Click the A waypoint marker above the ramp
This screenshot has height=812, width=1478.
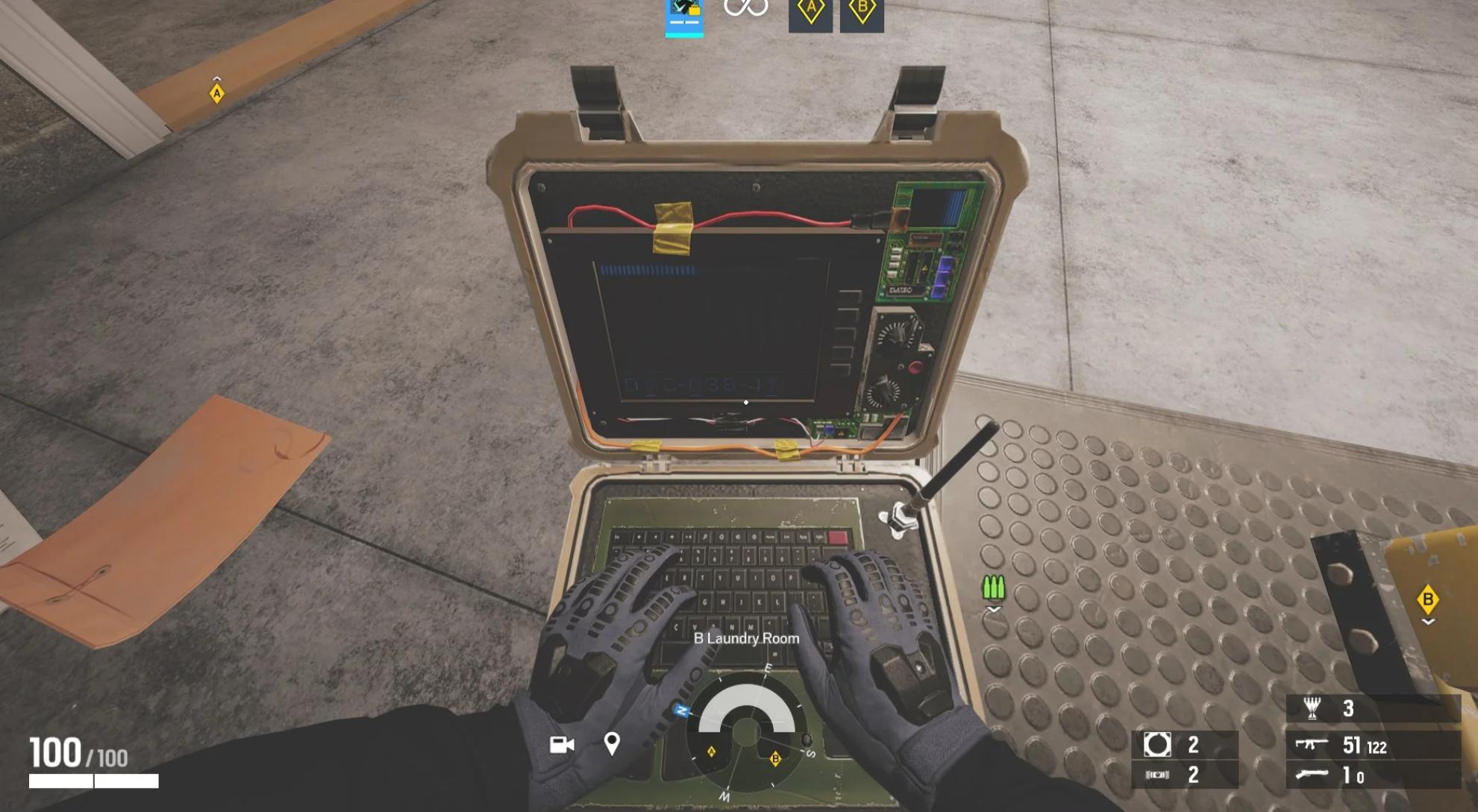click(x=216, y=95)
